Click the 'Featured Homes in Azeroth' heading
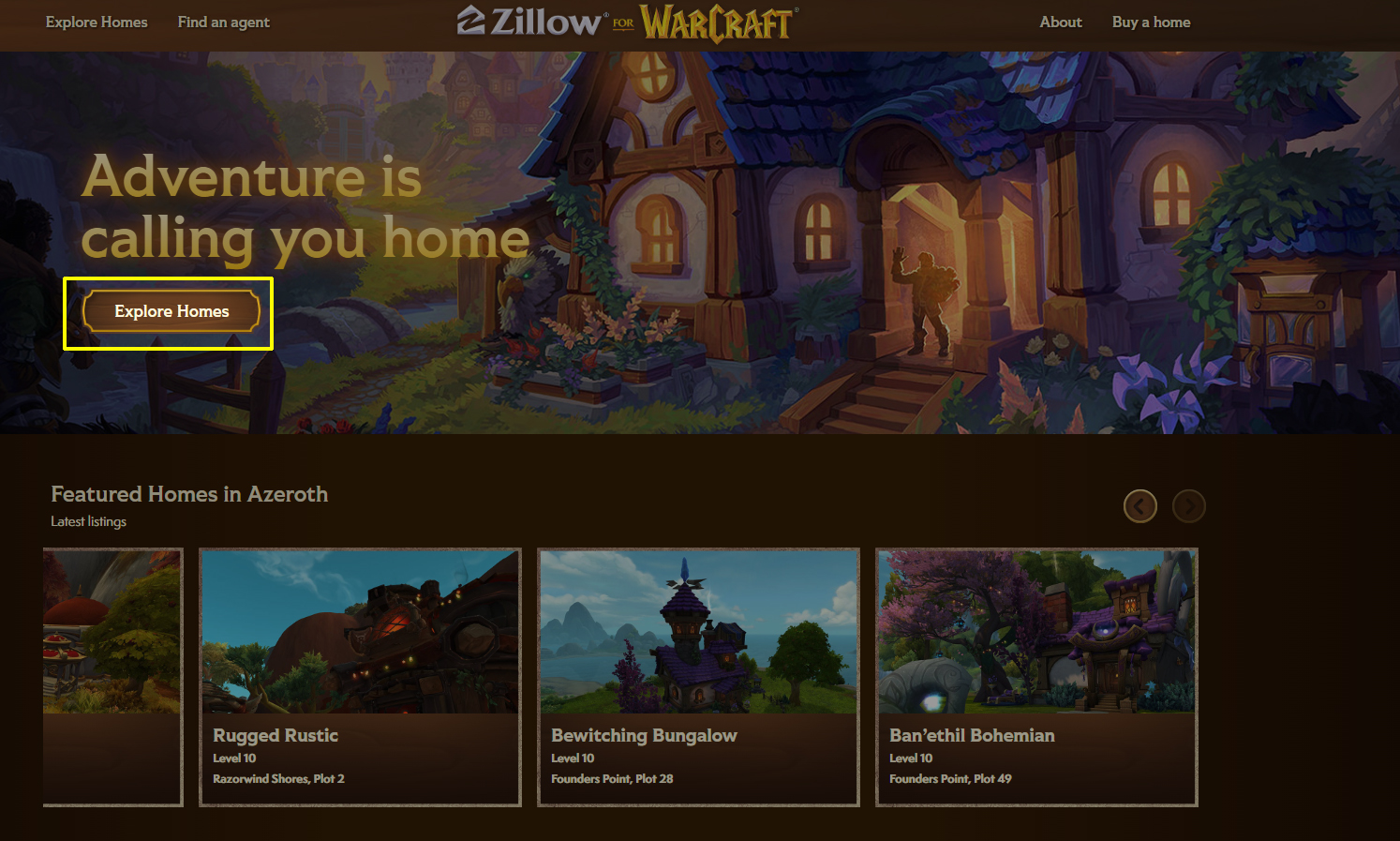 [189, 494]
